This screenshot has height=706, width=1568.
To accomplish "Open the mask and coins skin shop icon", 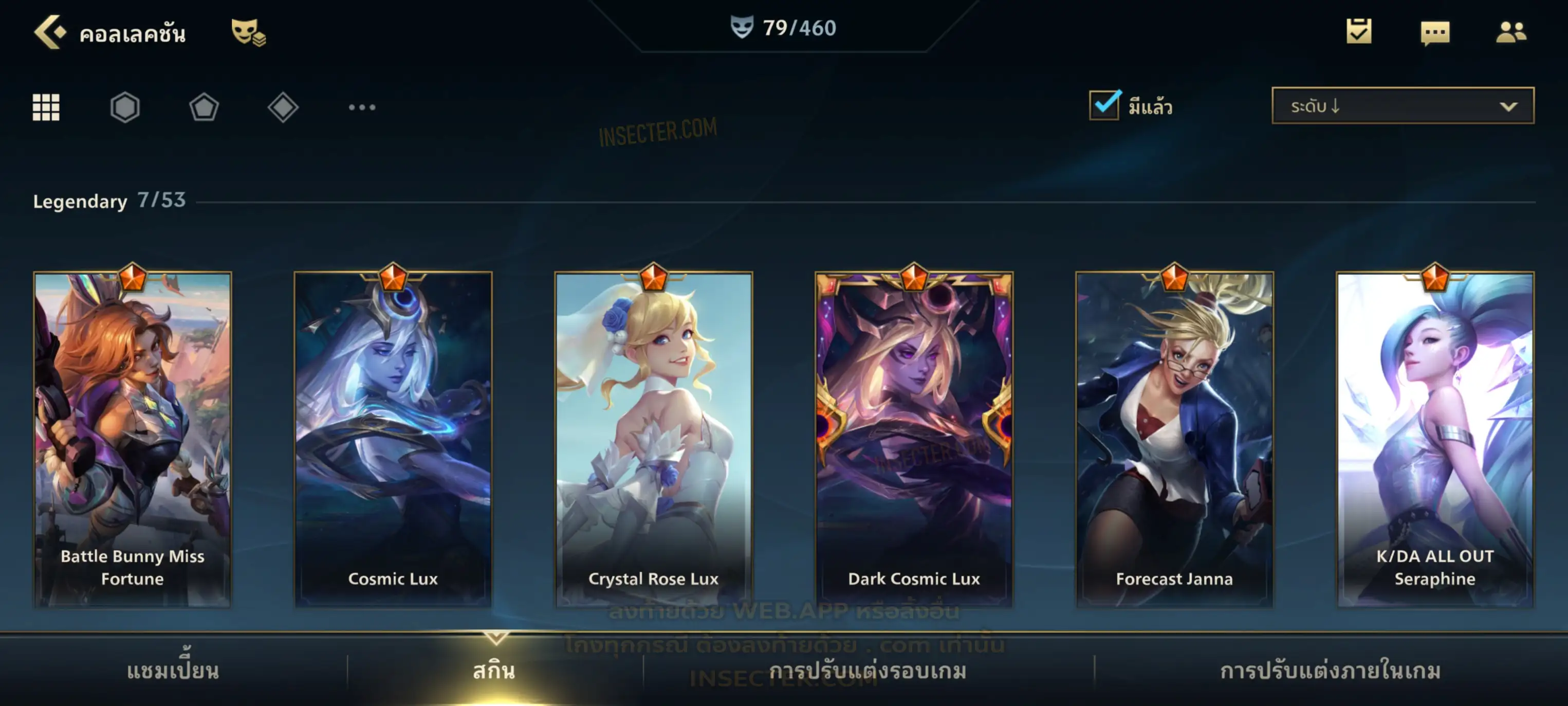I will 248,32.
